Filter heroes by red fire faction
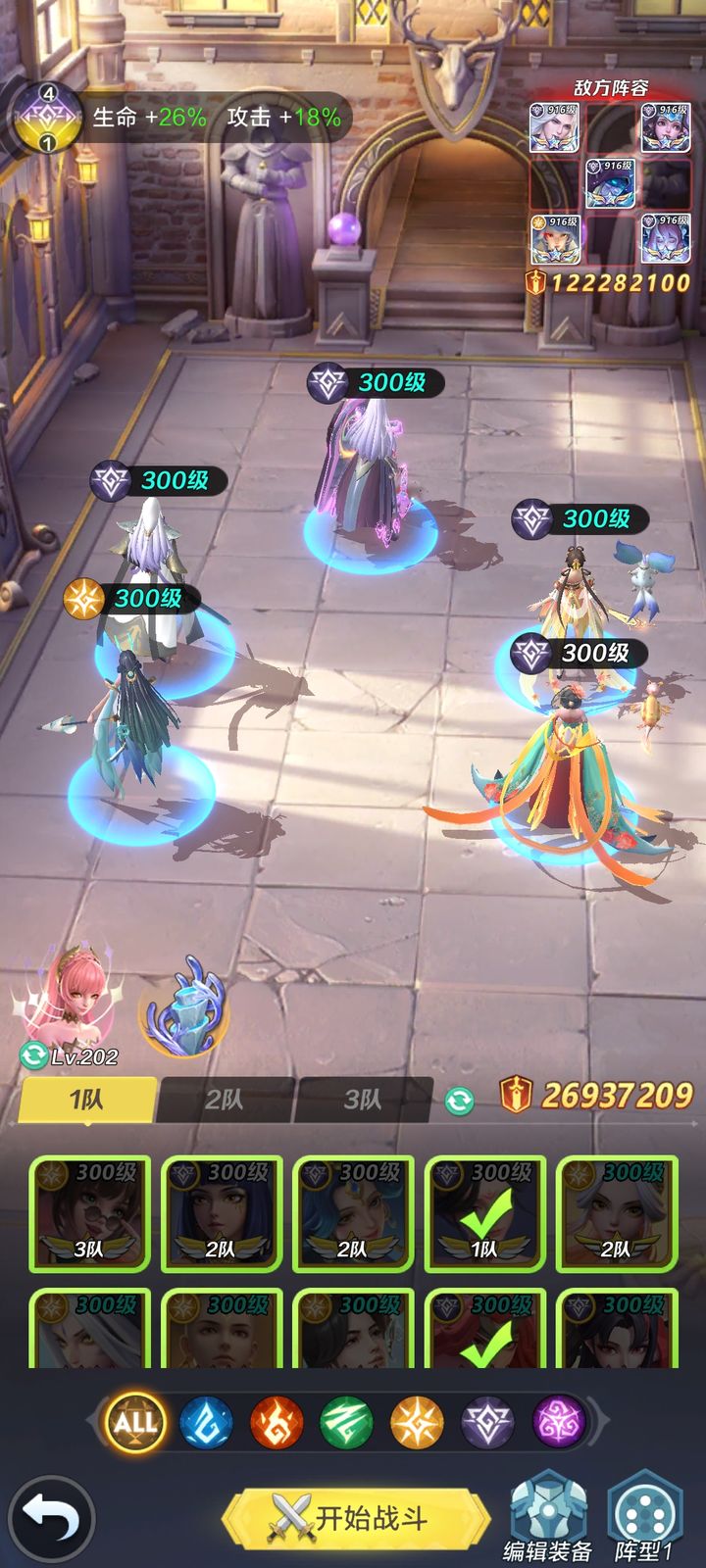This screenshot has height=1568, width=706. tap(277, 1422)
